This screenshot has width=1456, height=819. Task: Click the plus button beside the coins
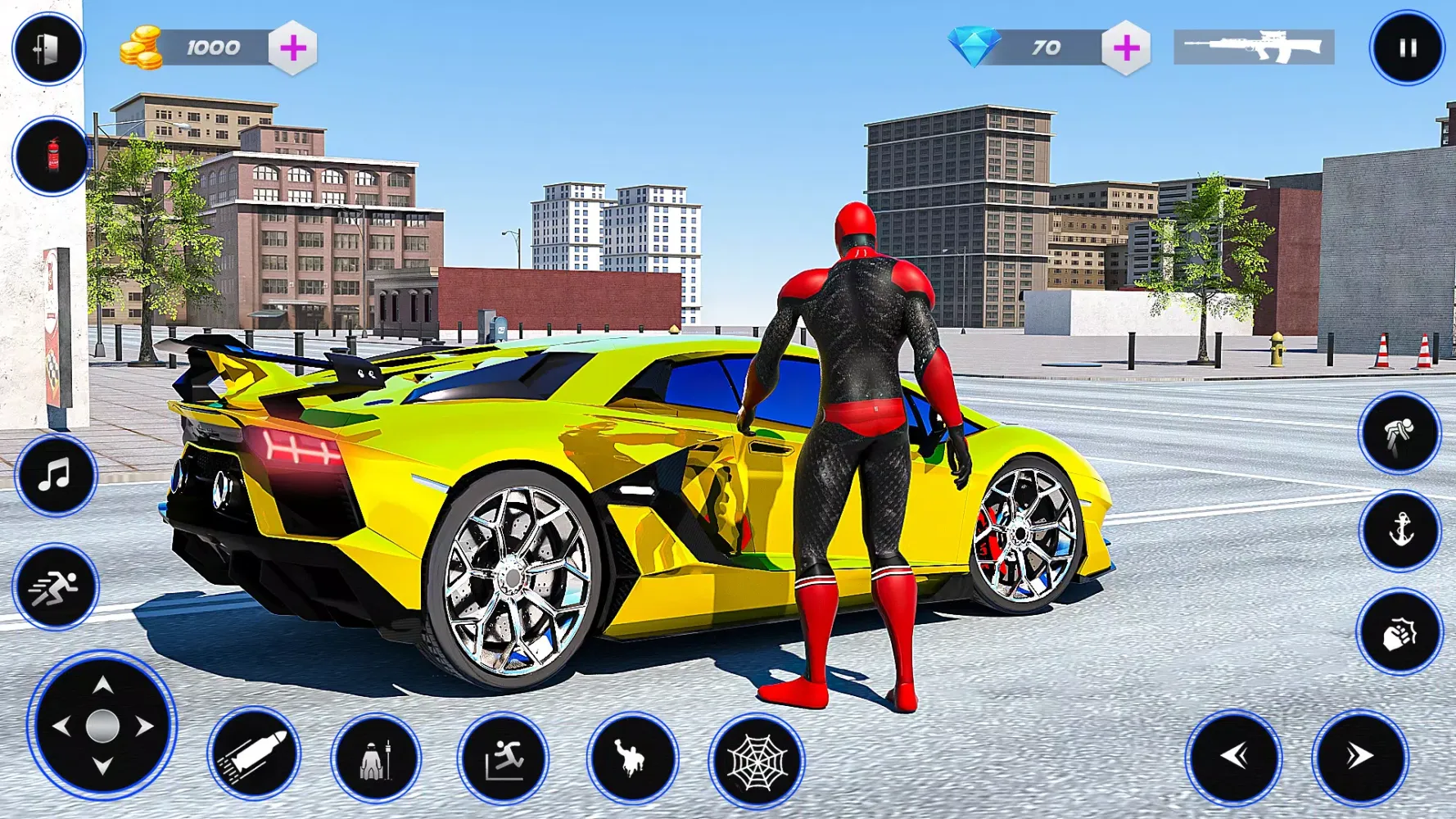pyautogui.click(x=293, y=48)
